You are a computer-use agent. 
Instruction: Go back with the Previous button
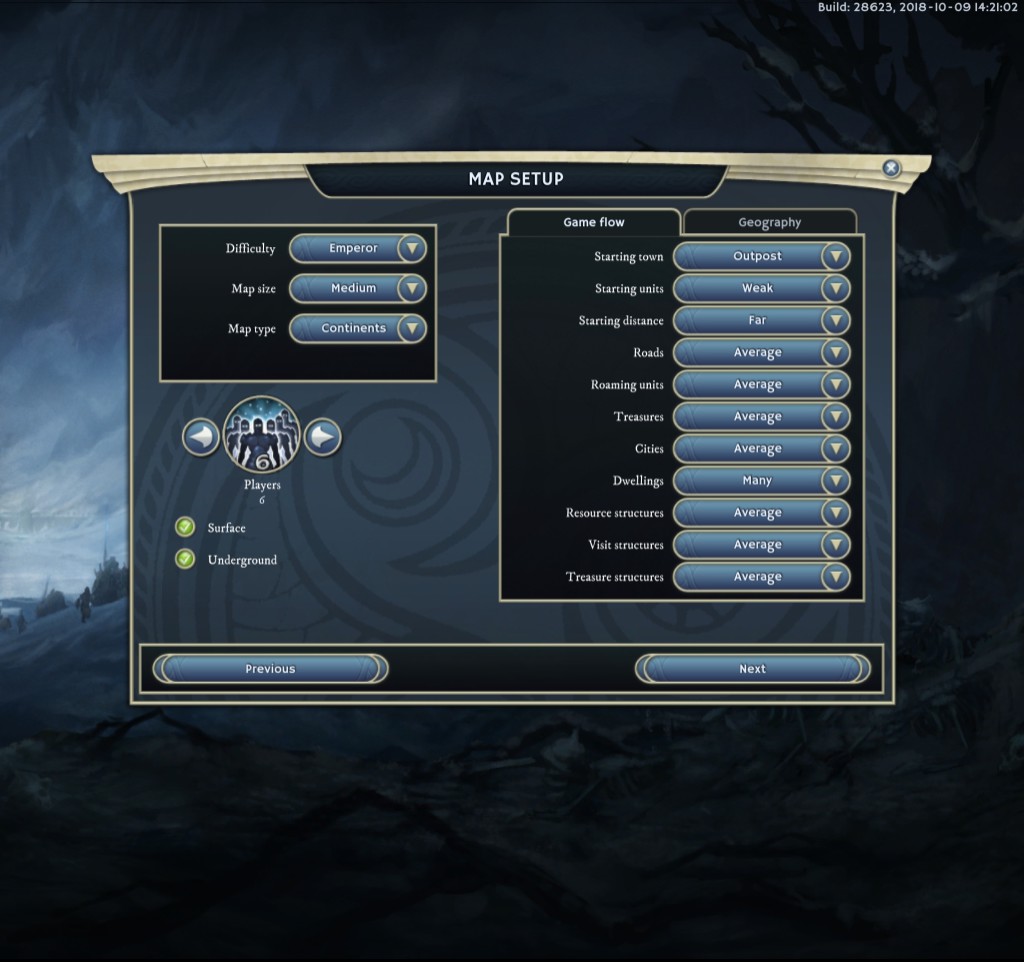(x=270, y=669)
